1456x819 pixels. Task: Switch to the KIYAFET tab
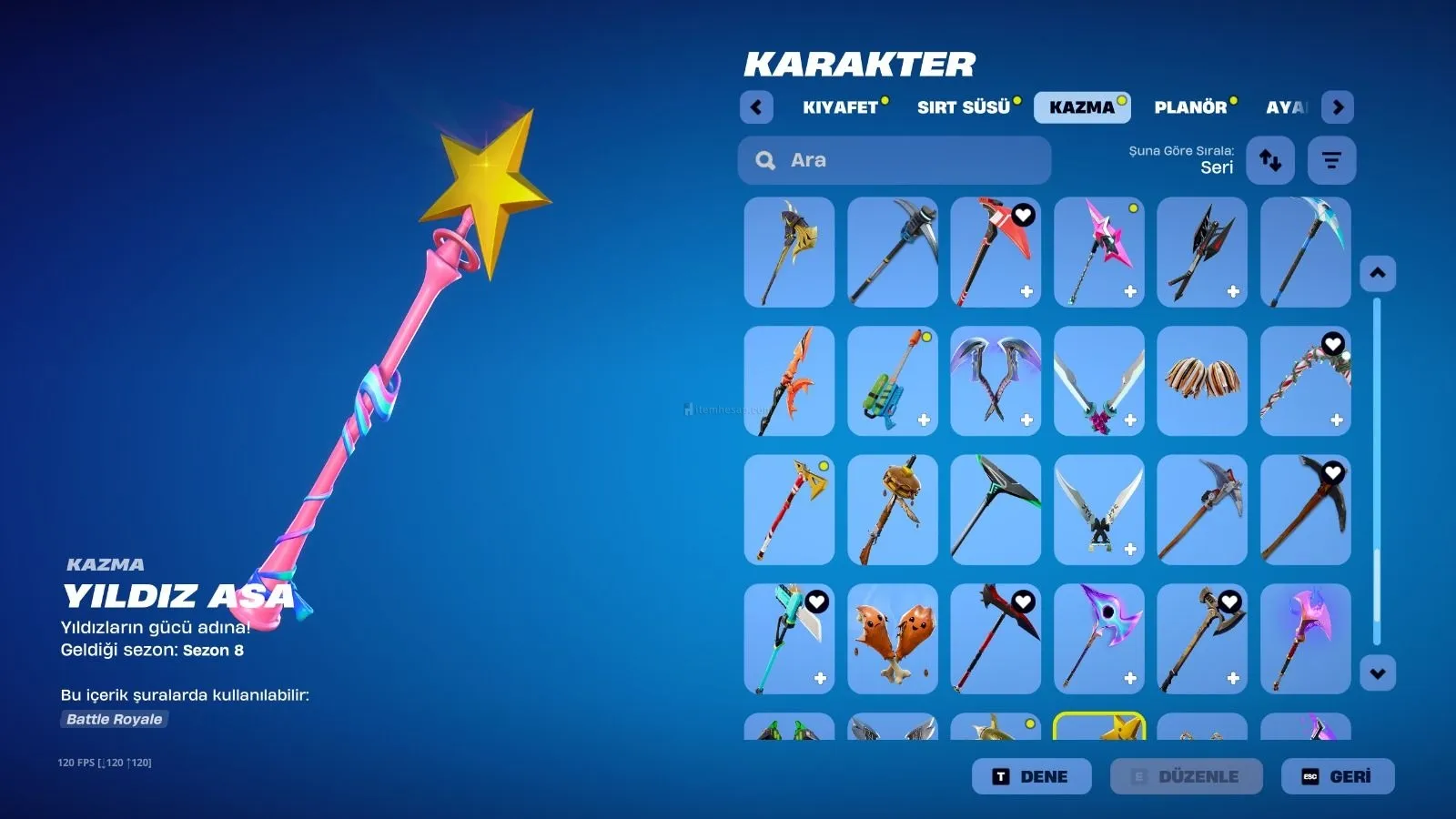[841, 107]
